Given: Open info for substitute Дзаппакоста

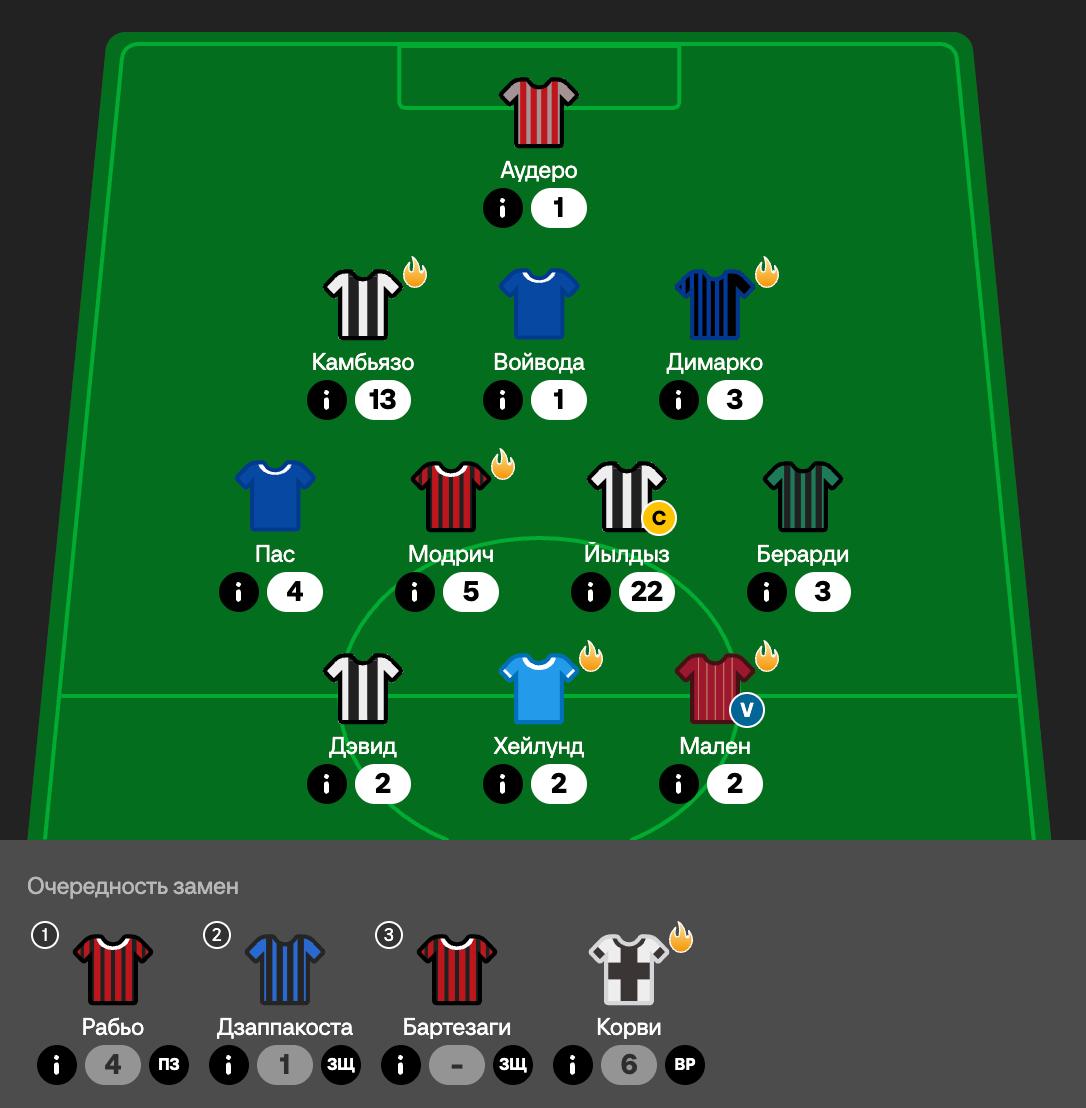Looking at the screenshot, I should [x=229, y=1066].
